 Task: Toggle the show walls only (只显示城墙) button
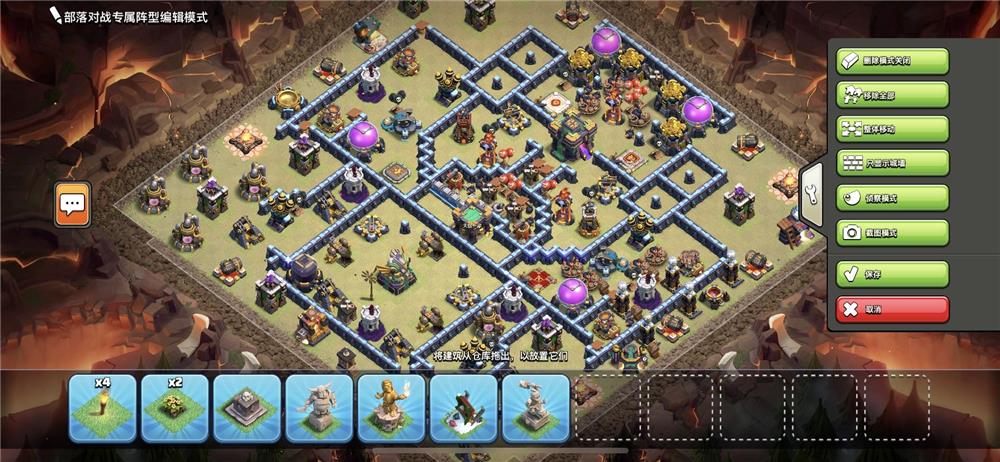(892, 163)
